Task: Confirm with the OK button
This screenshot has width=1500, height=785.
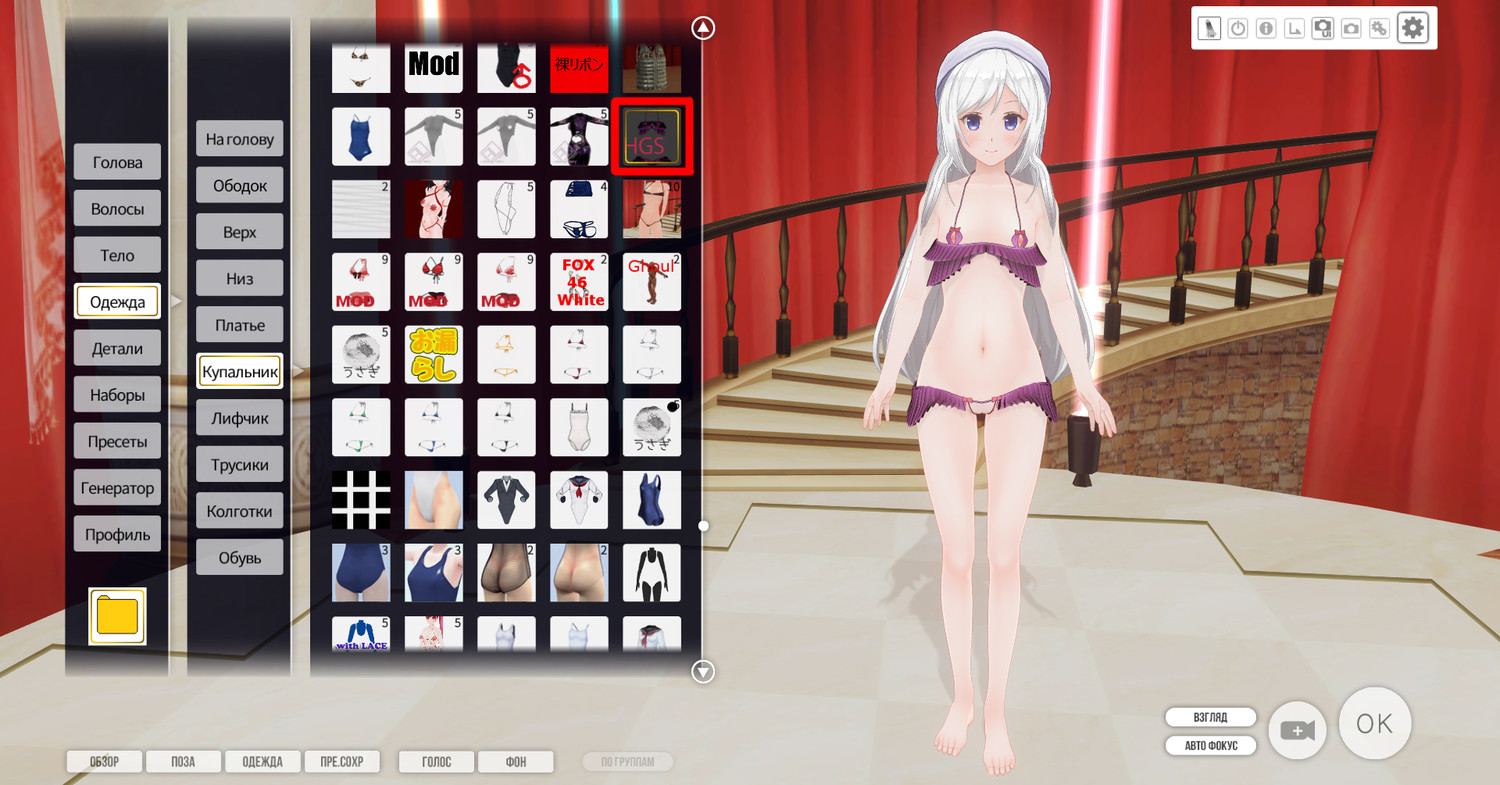Action: point(1374,723)
